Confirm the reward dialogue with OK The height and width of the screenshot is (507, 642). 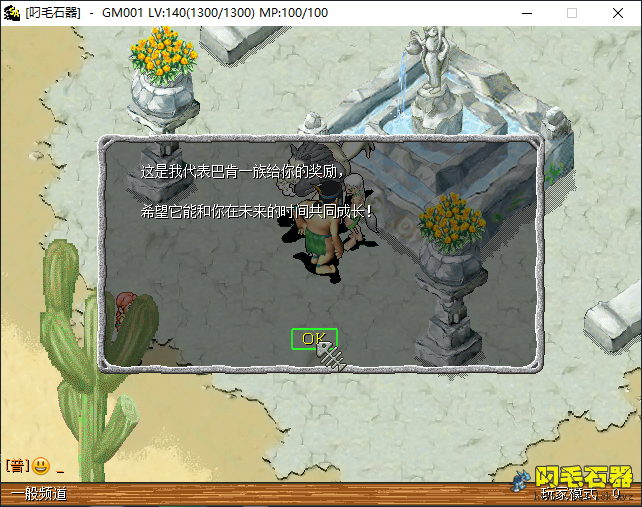tap(314, 339)
